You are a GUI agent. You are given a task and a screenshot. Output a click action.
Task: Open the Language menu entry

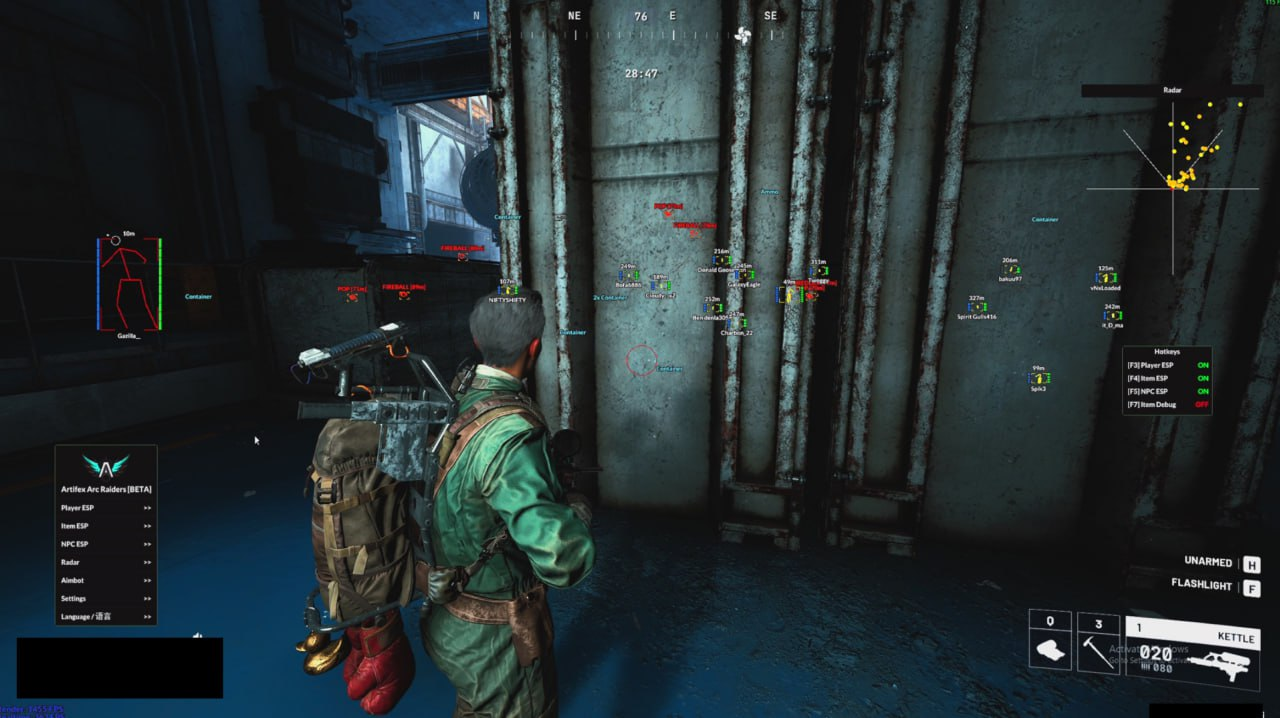(x=105, y=616)
